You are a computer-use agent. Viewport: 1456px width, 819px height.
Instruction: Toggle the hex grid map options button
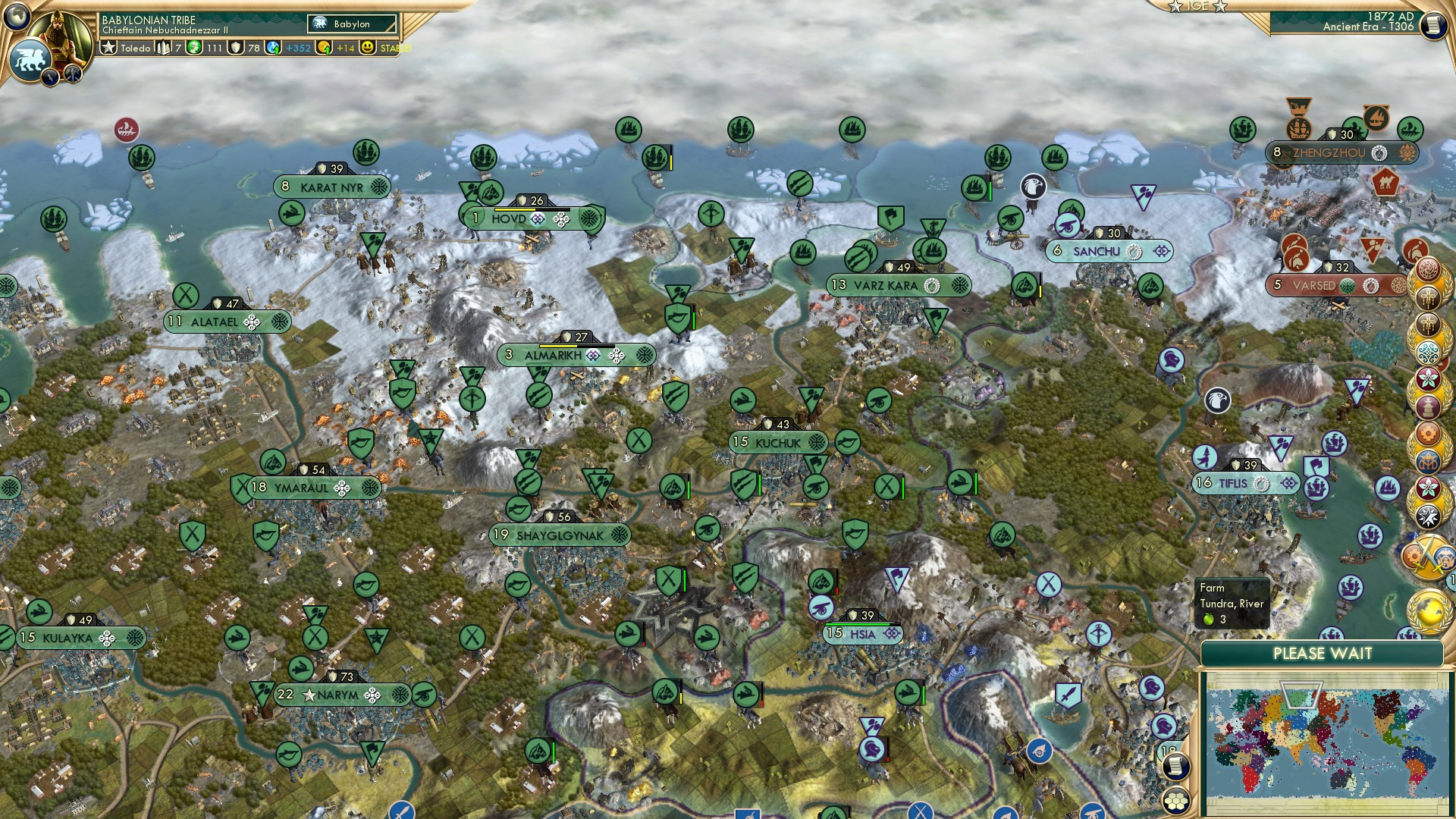pos(1176,799)
